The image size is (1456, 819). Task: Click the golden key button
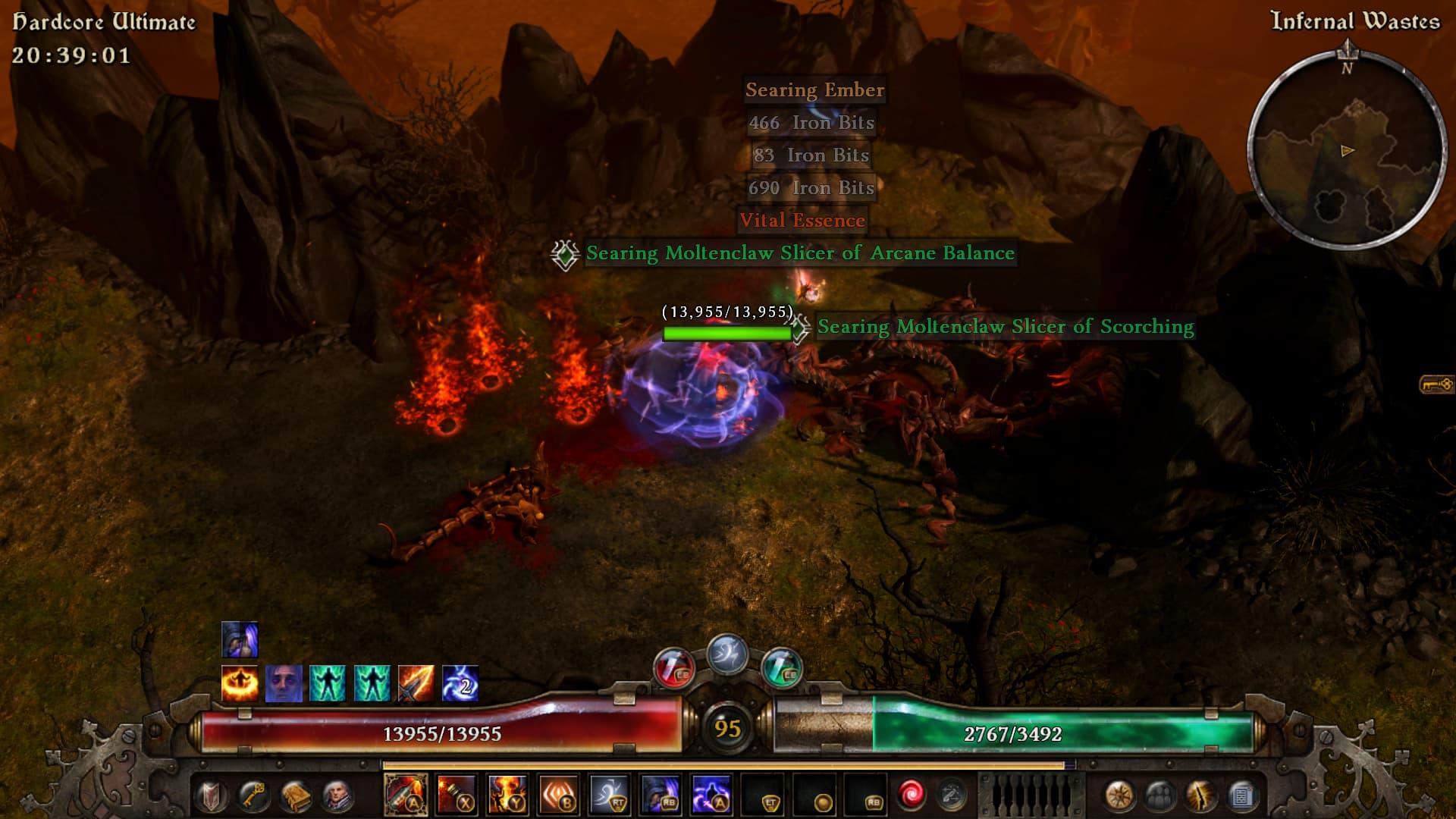[253, 796]
